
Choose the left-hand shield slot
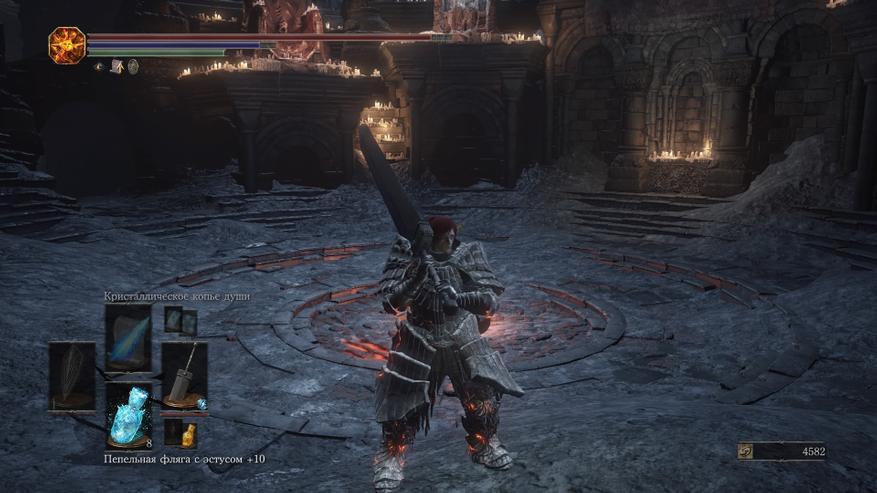(x=72, y=376)
